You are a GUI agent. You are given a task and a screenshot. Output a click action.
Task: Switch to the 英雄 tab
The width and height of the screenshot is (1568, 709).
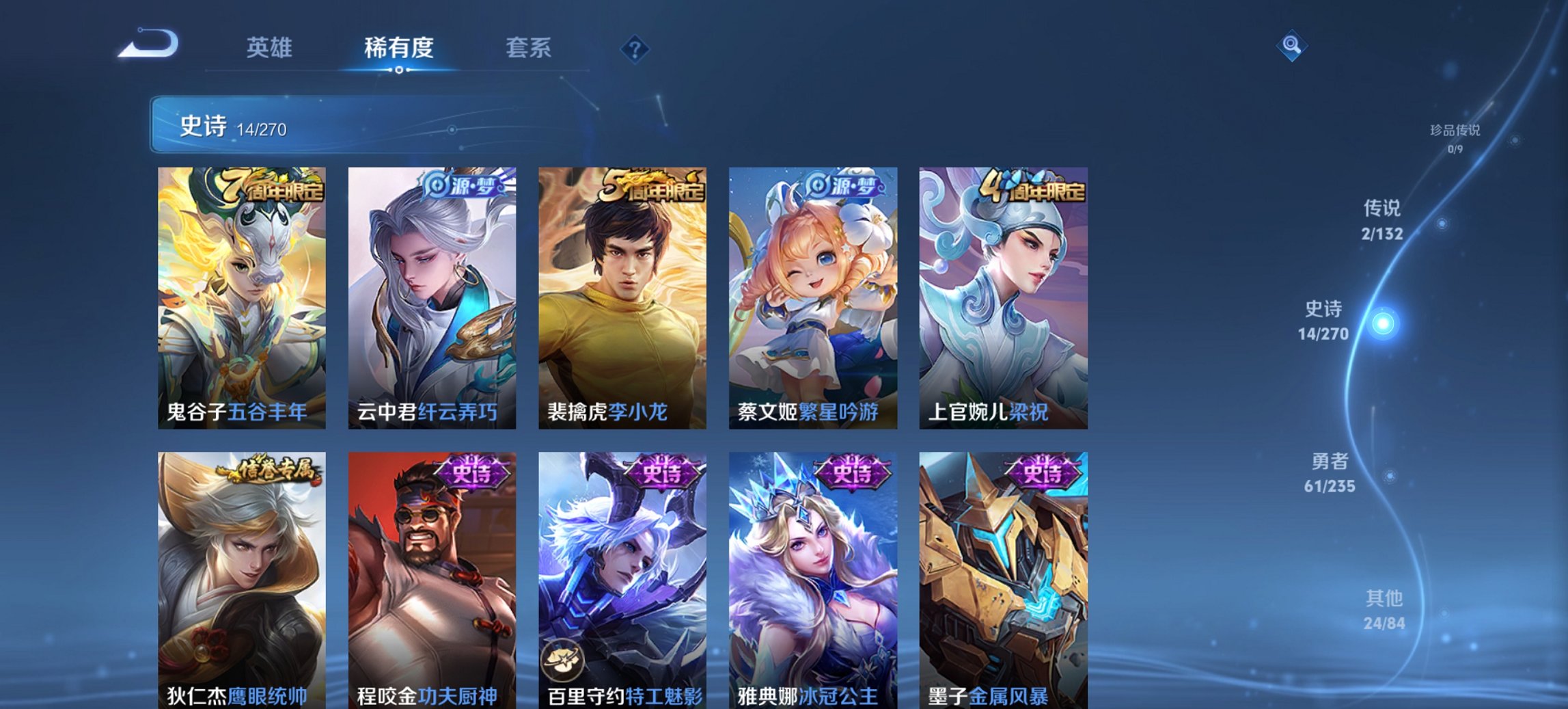[x=271, y=47]
